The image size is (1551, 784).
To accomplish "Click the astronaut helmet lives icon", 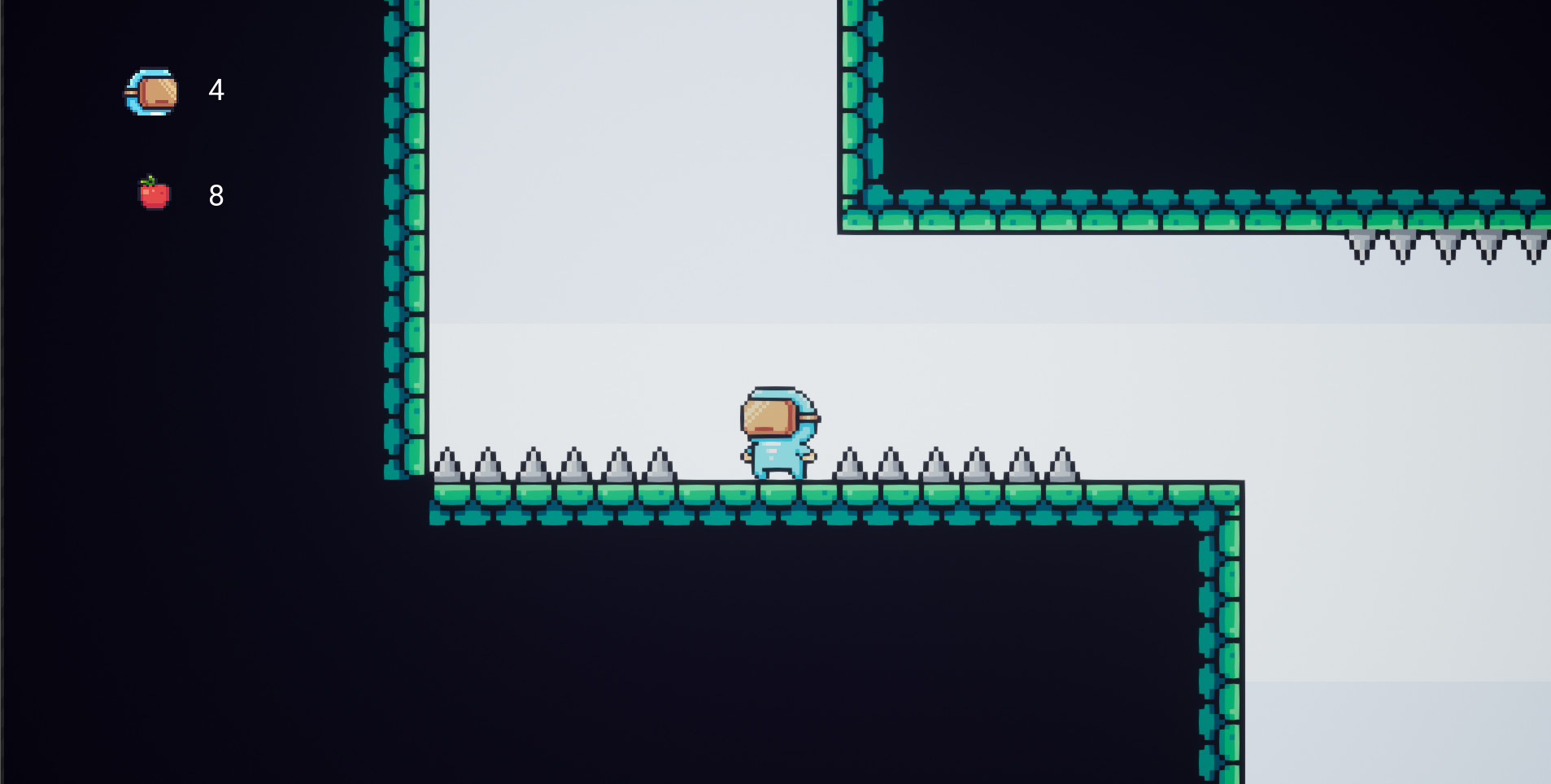I will click(x=152, y=90).
